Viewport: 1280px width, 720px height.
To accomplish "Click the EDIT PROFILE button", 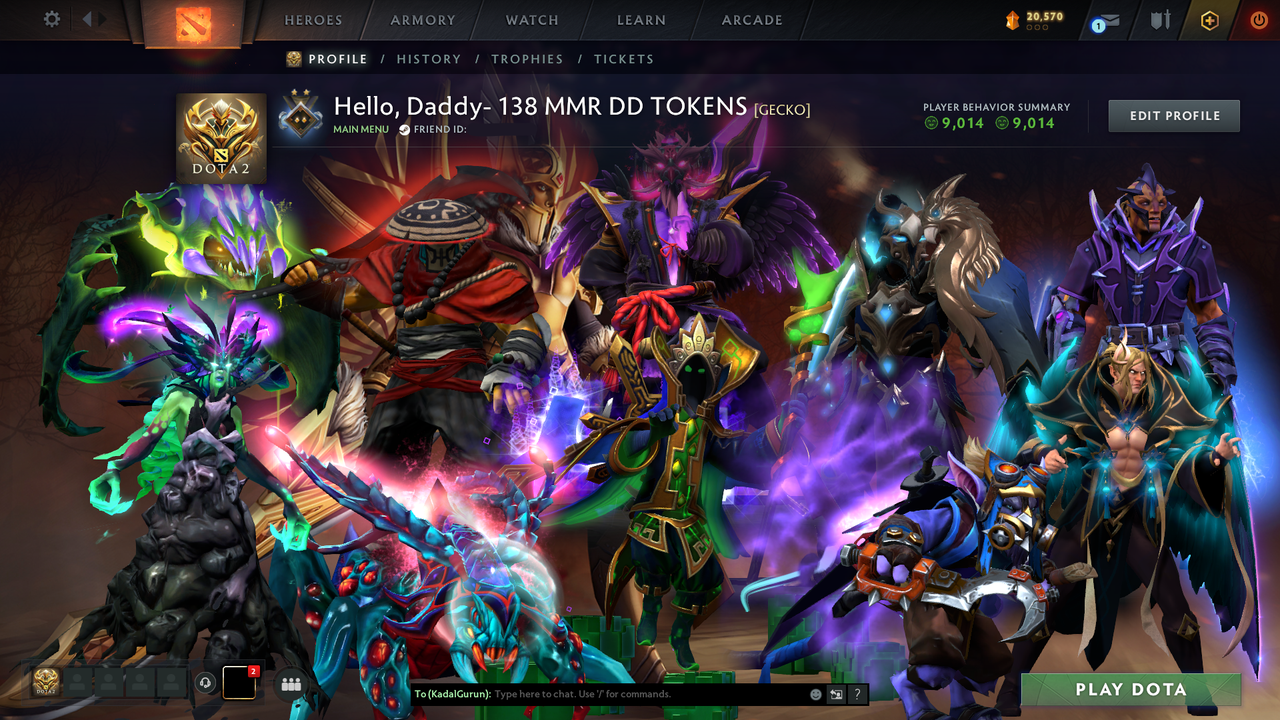I will 1173,115.
